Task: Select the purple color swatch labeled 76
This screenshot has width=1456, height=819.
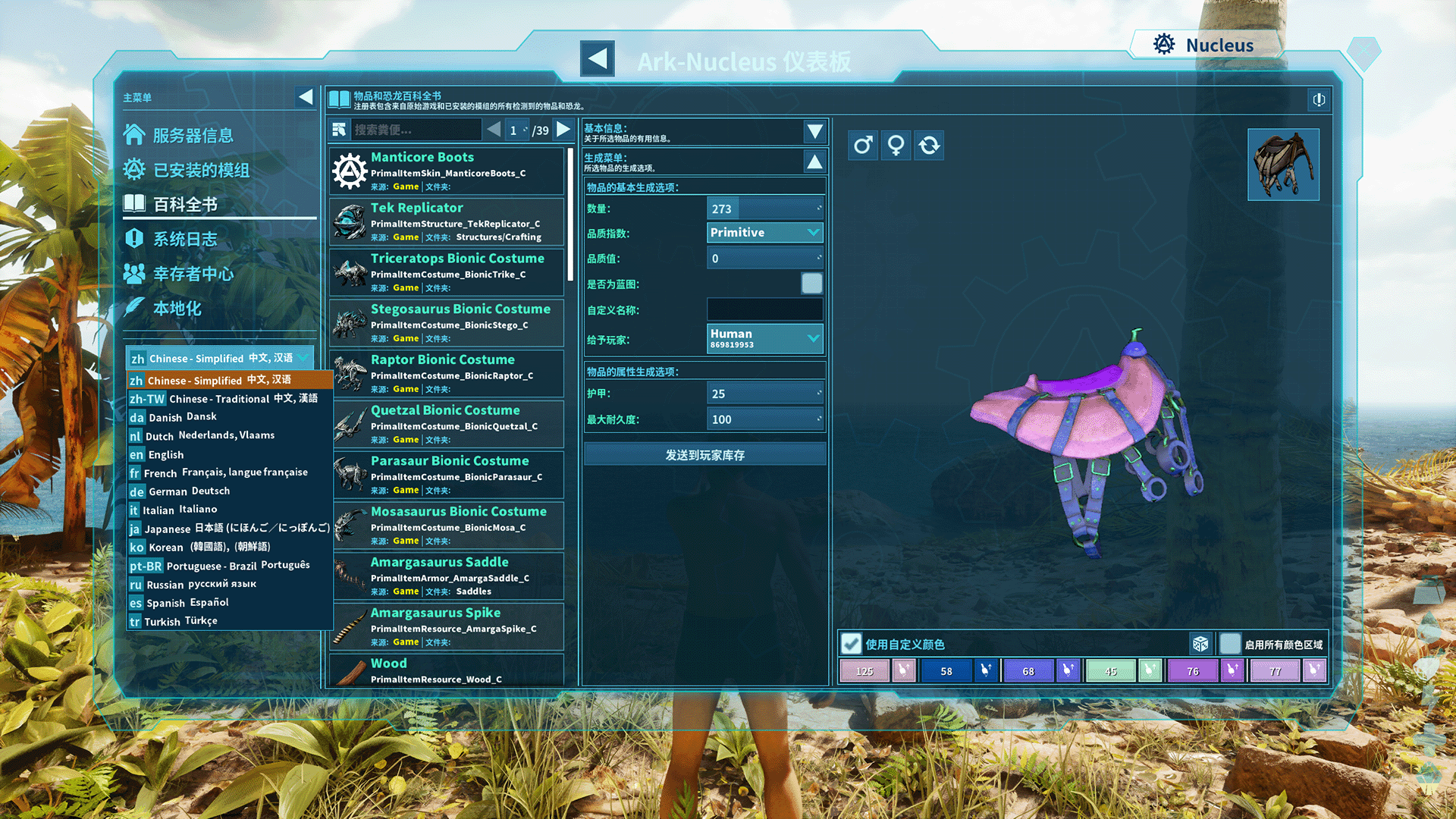Action: tap(1192, 670)
